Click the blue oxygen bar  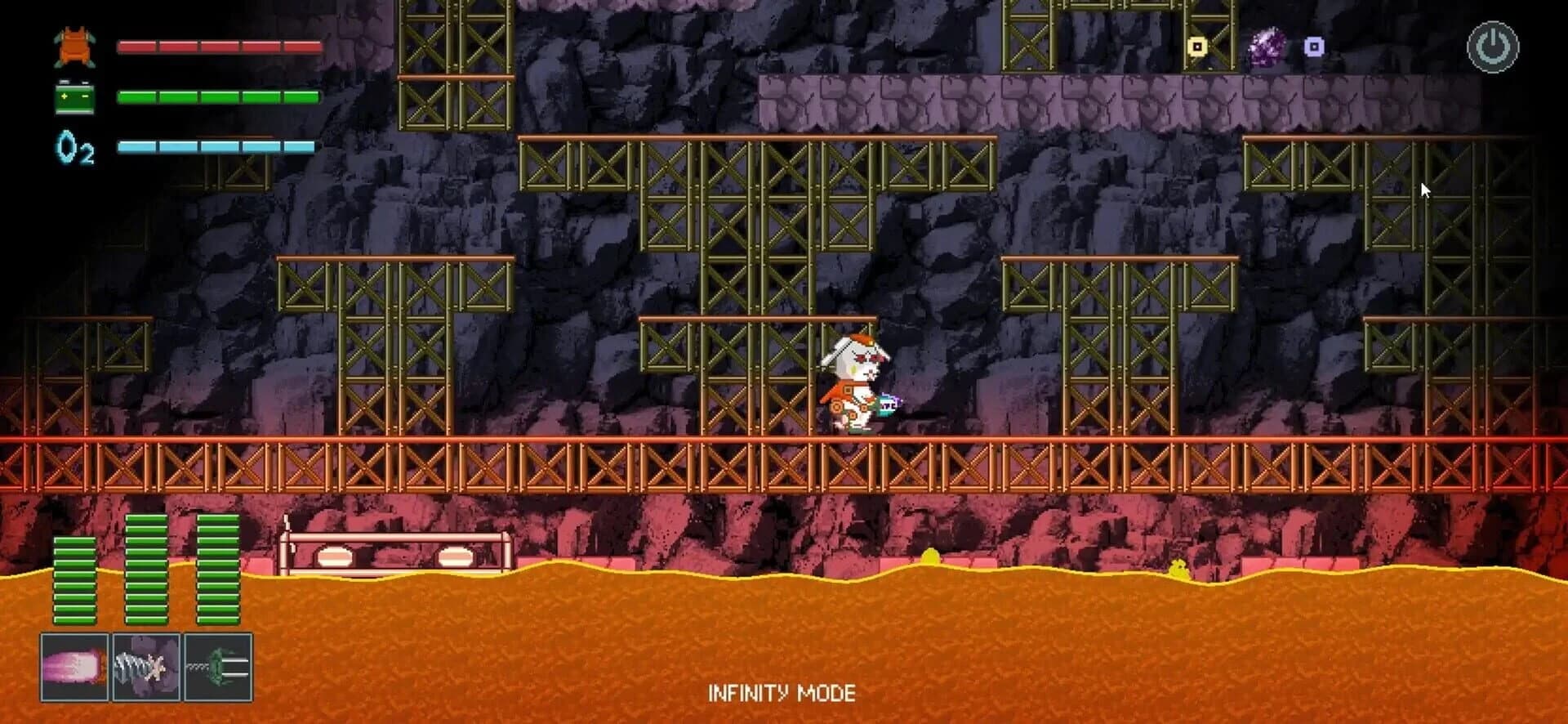click(x=216, y=147)
